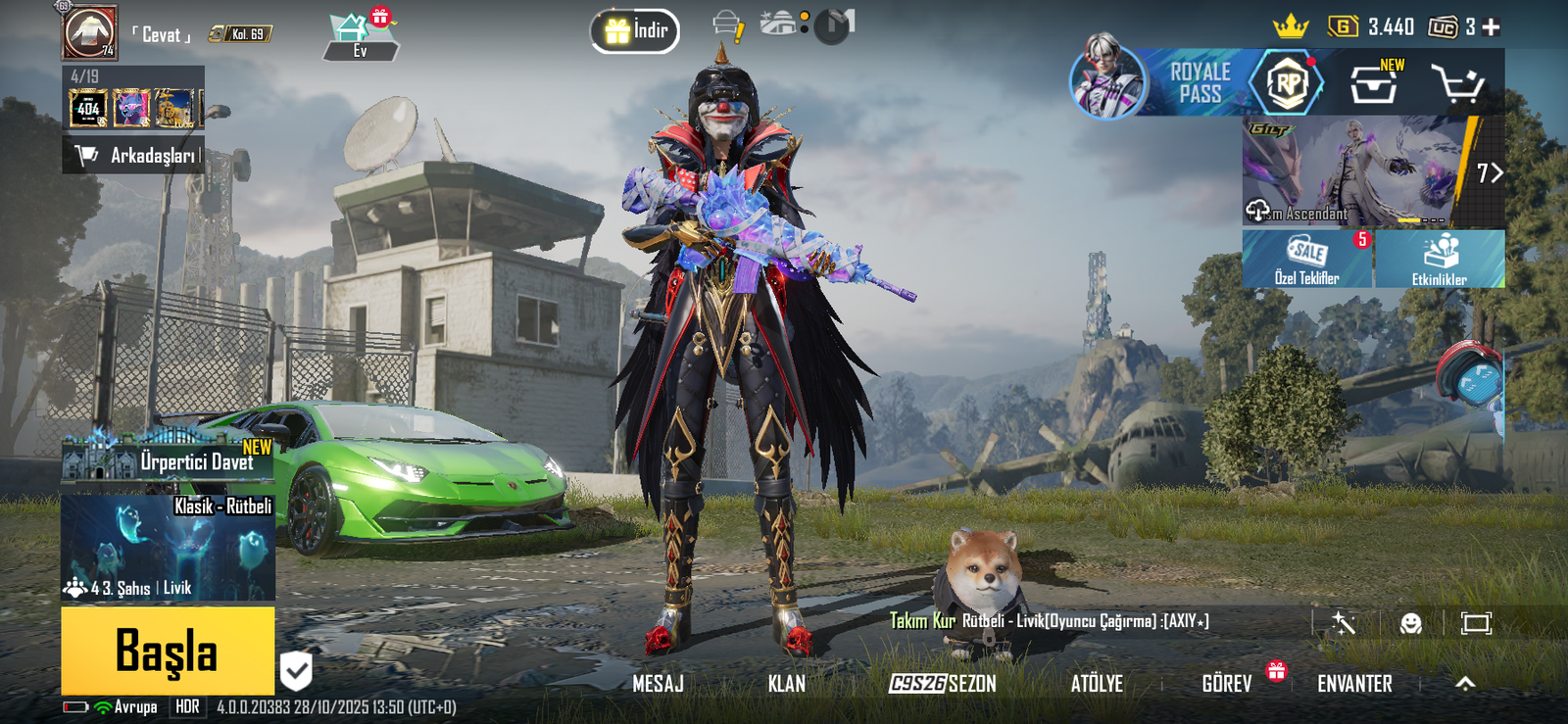Open the Etkinlikler events panel

pyautogui.click(x=1440, y=260)
